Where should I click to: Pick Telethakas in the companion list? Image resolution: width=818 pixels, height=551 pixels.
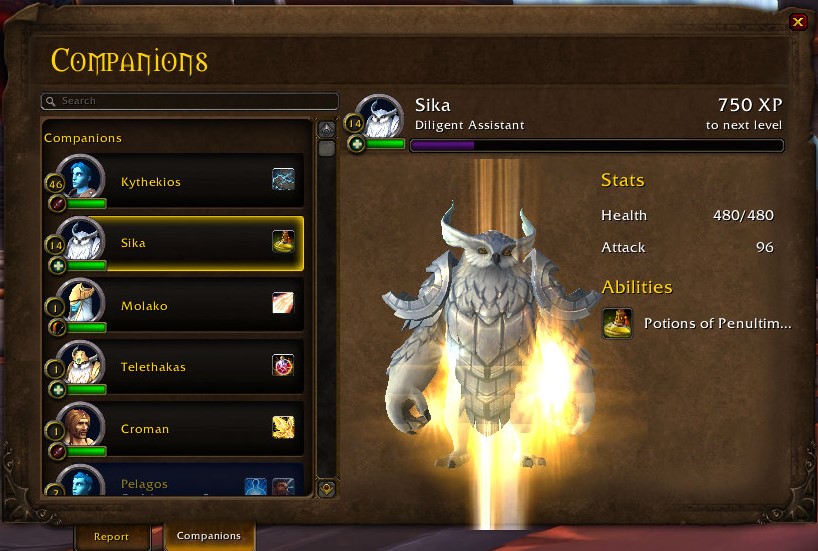tap(175, 367)
